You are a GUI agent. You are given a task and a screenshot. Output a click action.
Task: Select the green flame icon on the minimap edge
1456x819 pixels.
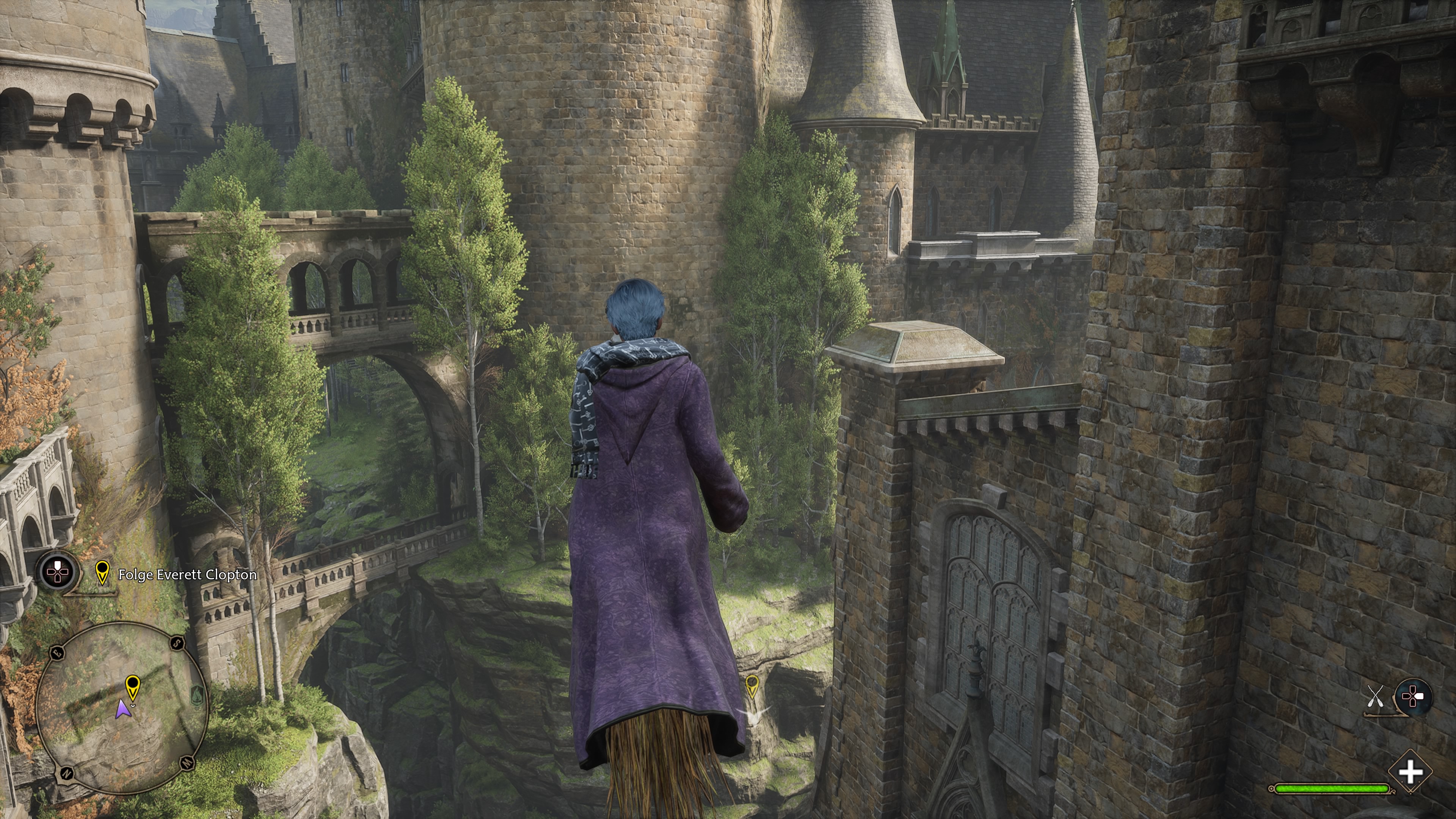(196, 693)
